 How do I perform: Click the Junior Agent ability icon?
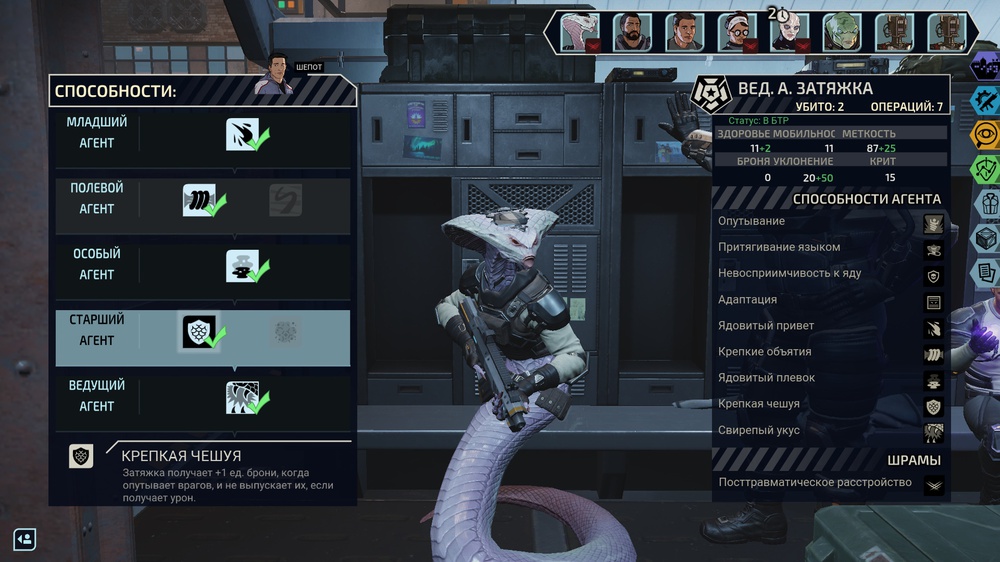pos(242,134)
